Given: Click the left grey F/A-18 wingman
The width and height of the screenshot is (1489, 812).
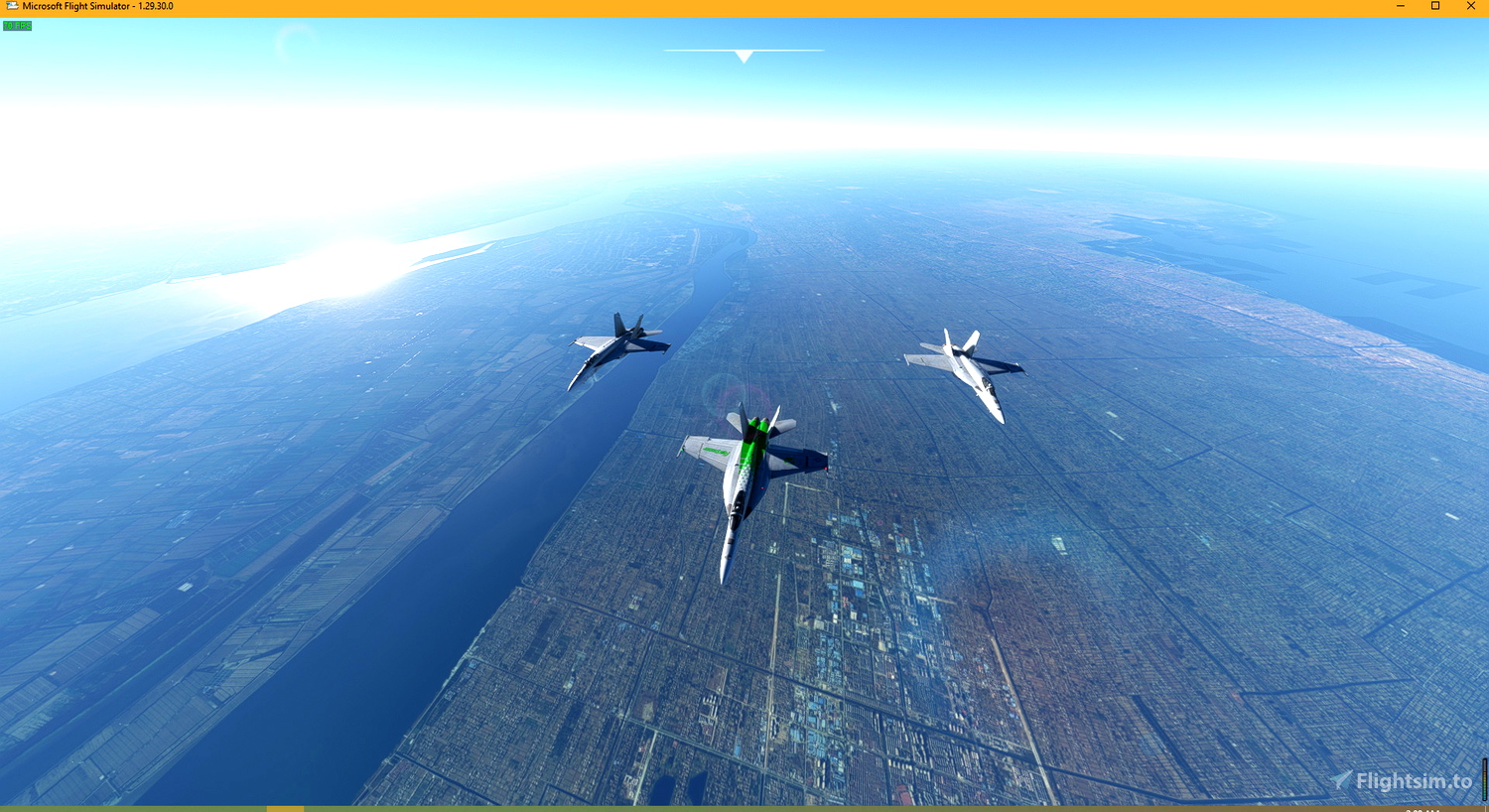Looking at the screenshot, I should 617,349.
